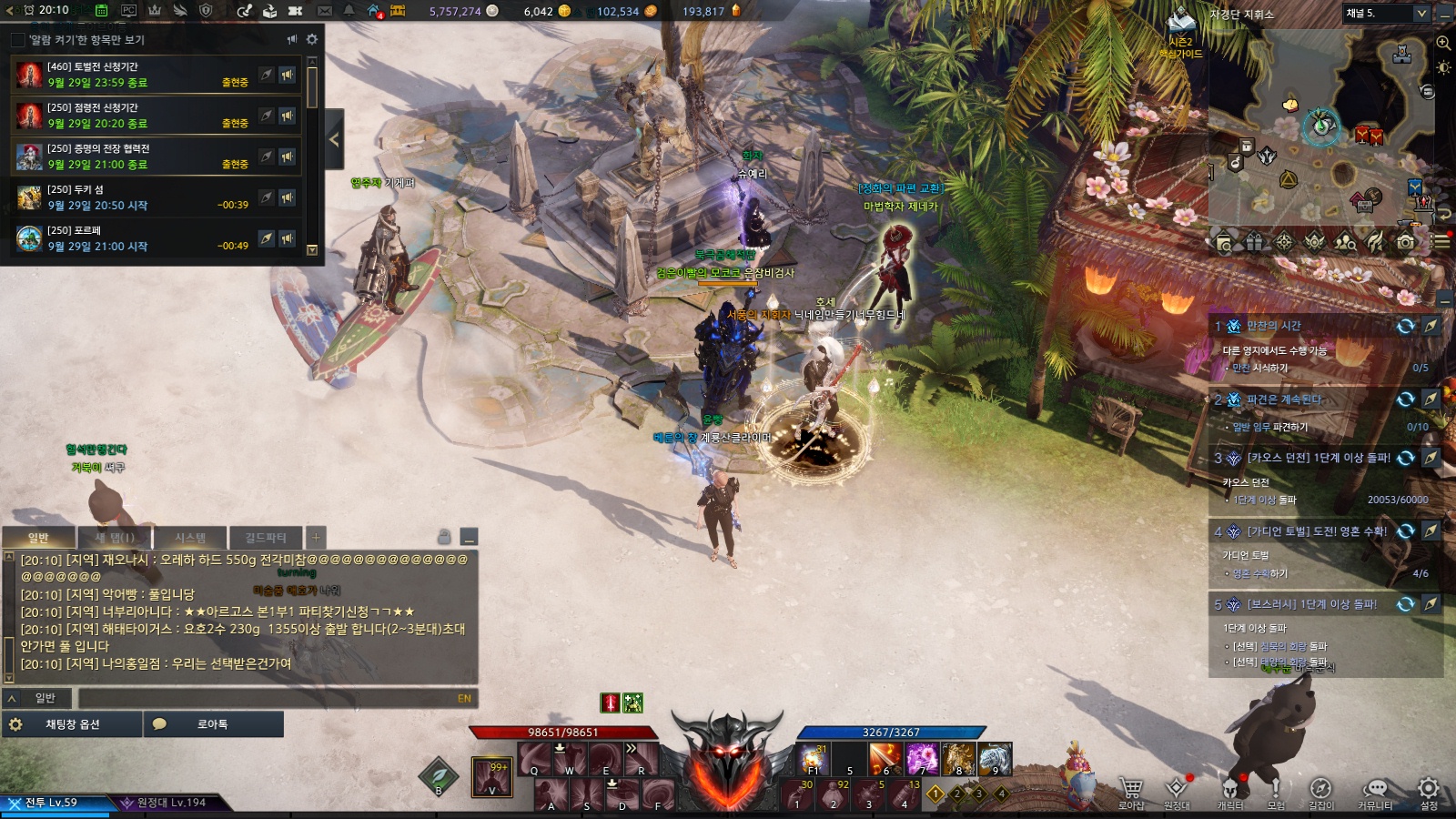Viewport: 1456px width, 819px height.
Task: Open the 로아샵 shop cart menu
Action: pos(1131,791)
